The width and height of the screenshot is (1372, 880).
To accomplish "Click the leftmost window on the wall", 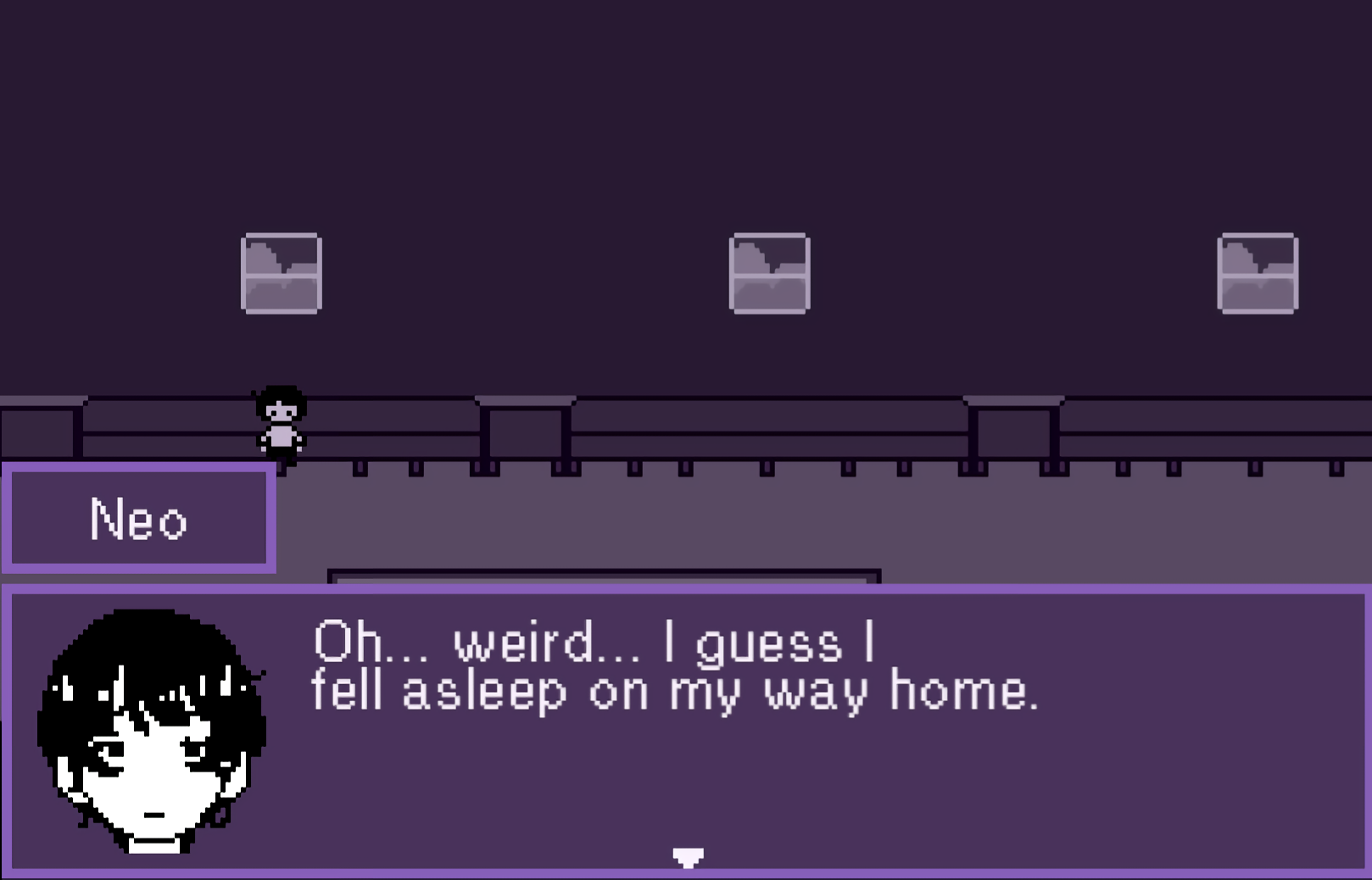I will (x=281, y=273).
